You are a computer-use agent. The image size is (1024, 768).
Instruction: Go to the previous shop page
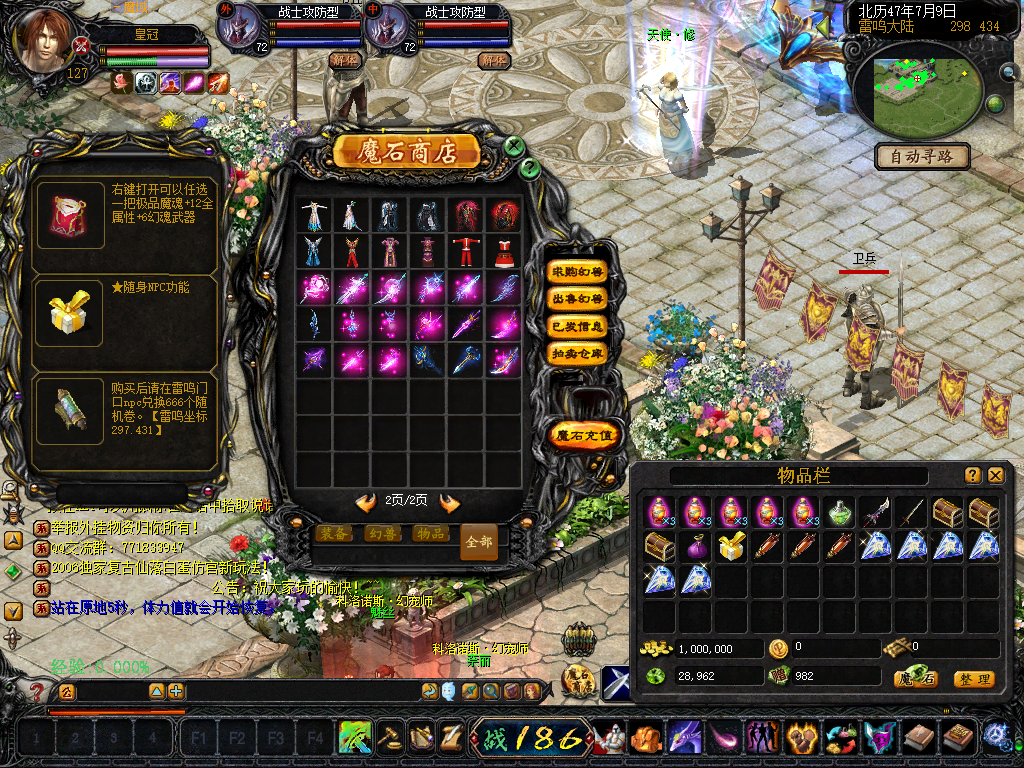tap(366, 502)
